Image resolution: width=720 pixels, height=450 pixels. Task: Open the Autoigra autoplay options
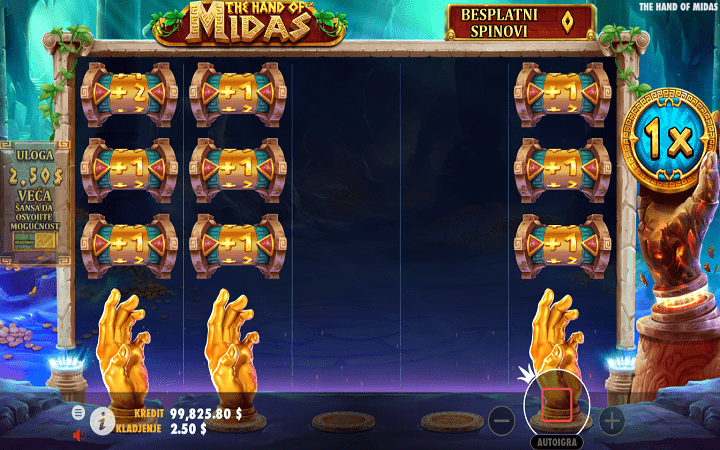coord(557,440)
